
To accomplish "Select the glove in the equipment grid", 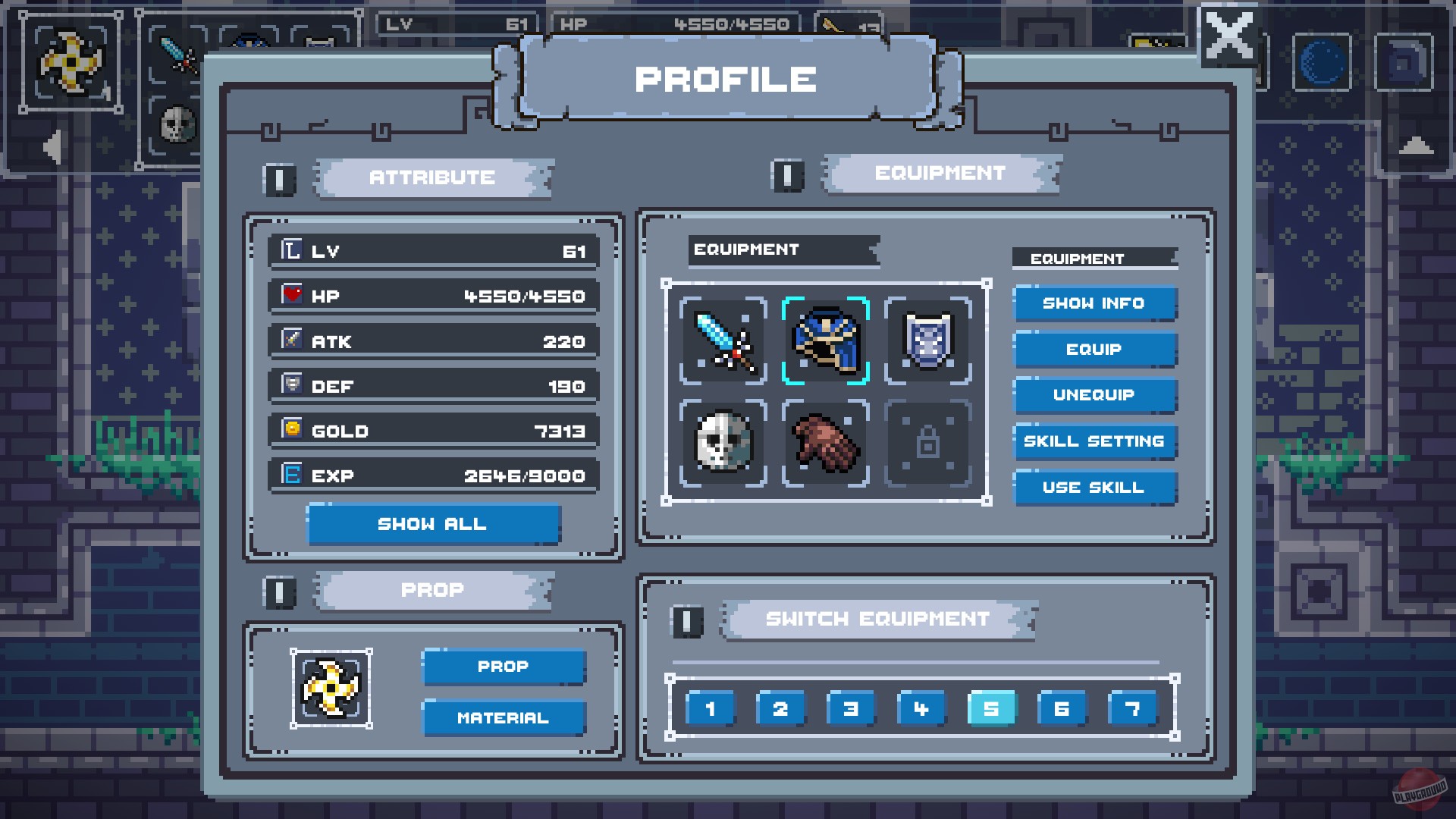I will point(825,444).
